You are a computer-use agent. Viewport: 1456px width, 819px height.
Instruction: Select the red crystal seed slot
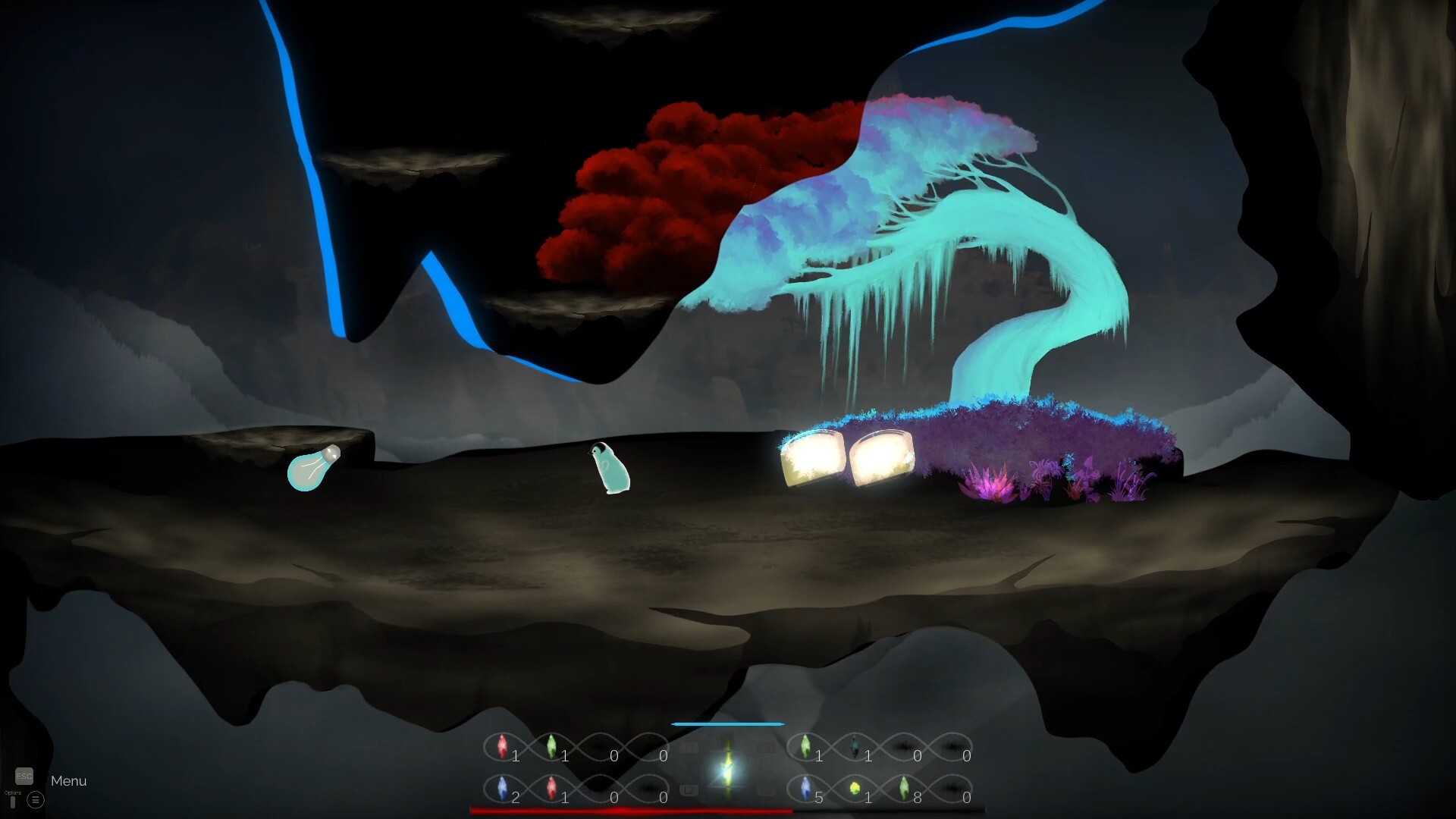pos(501,745)
